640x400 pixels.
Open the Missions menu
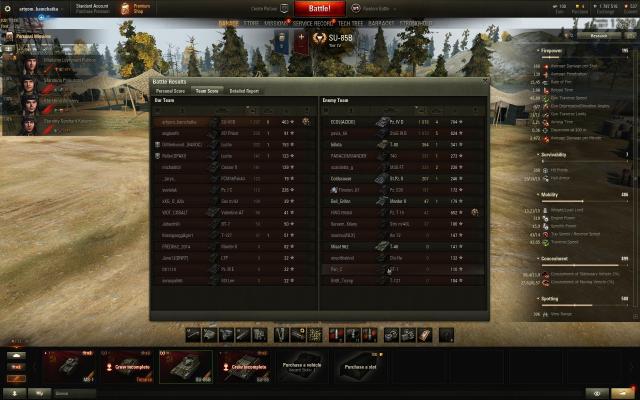277,22
